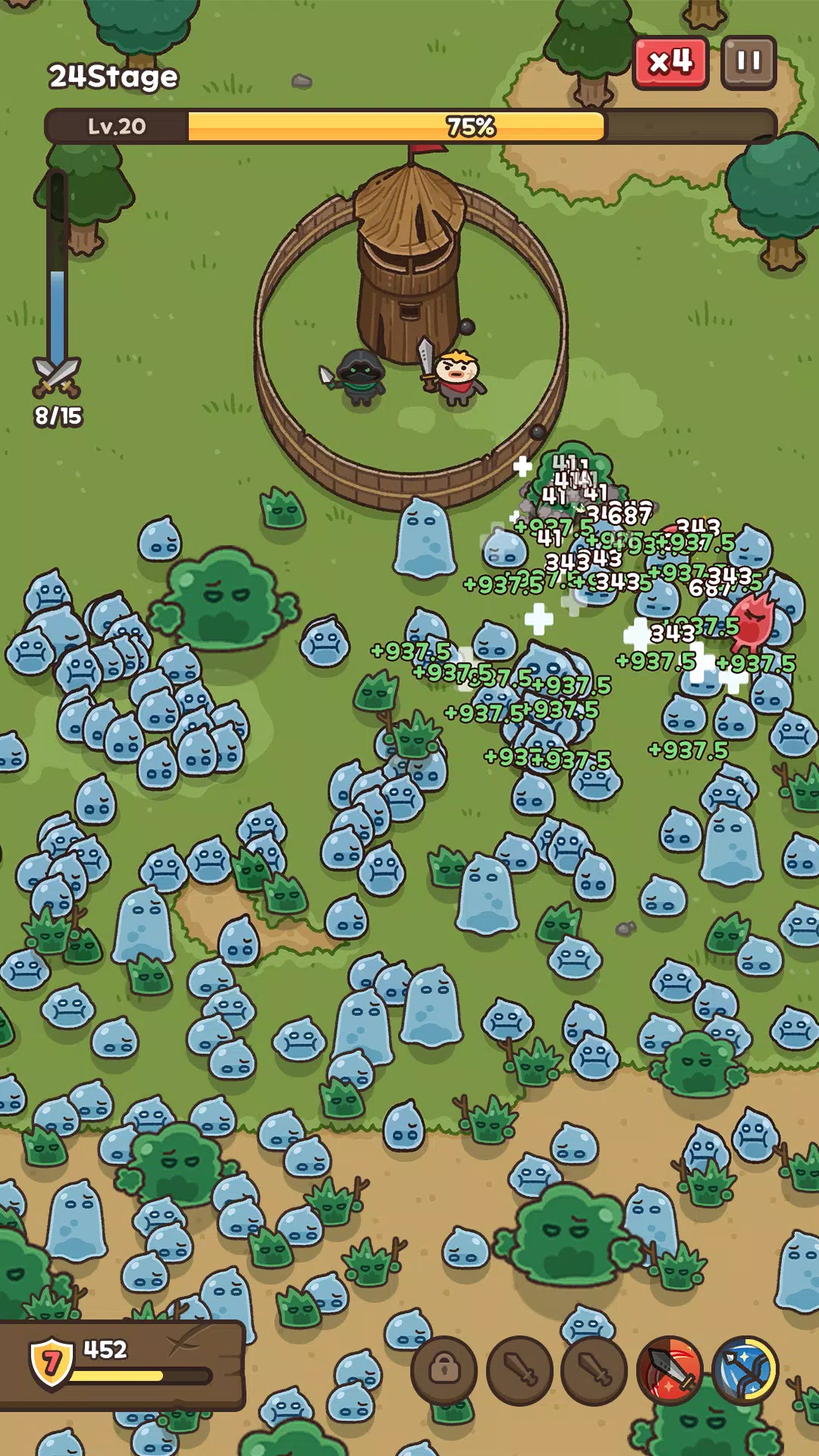Toggle the x4 game speed button
Viewport: 819px width, 1456px height.
coord(670,62)
